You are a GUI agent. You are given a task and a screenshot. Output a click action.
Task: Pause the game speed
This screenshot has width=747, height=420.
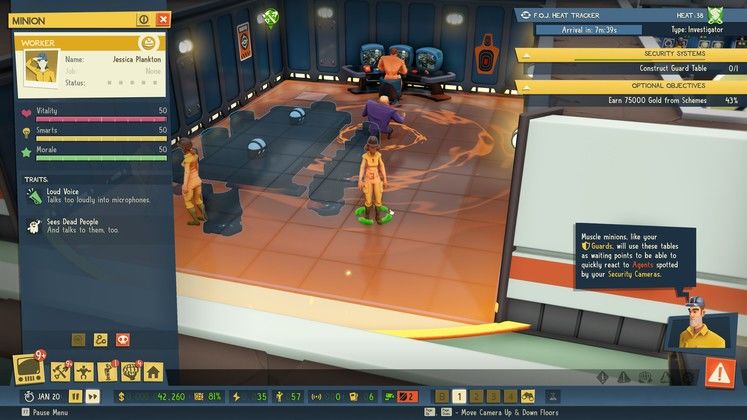(x=74, y=396)
